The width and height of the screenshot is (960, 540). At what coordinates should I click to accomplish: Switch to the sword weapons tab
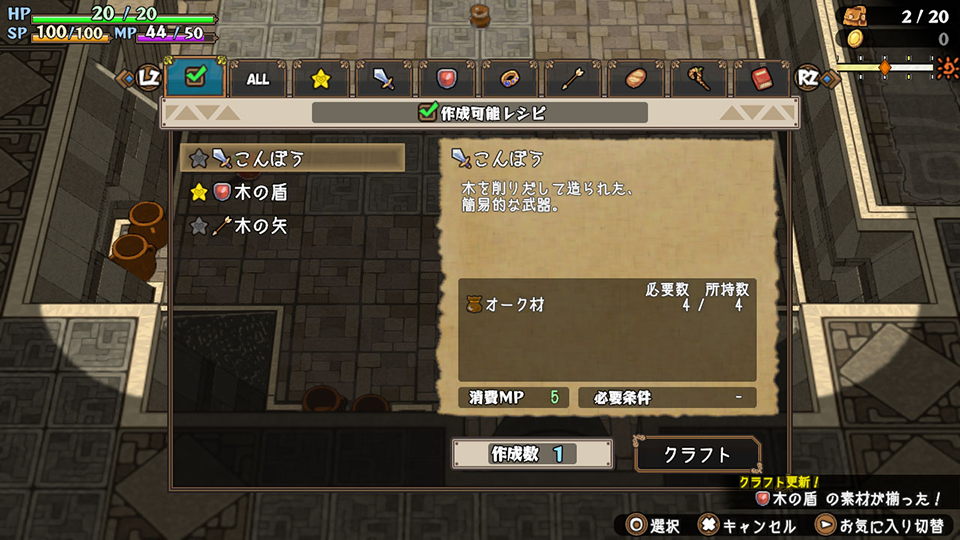[384, 79]
